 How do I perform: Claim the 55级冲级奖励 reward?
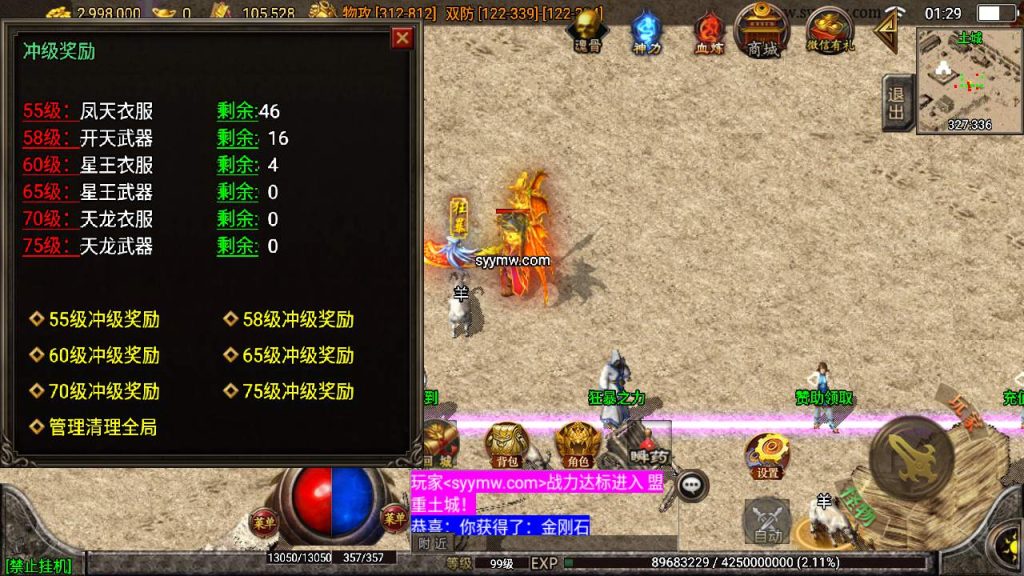pos(103,320)
